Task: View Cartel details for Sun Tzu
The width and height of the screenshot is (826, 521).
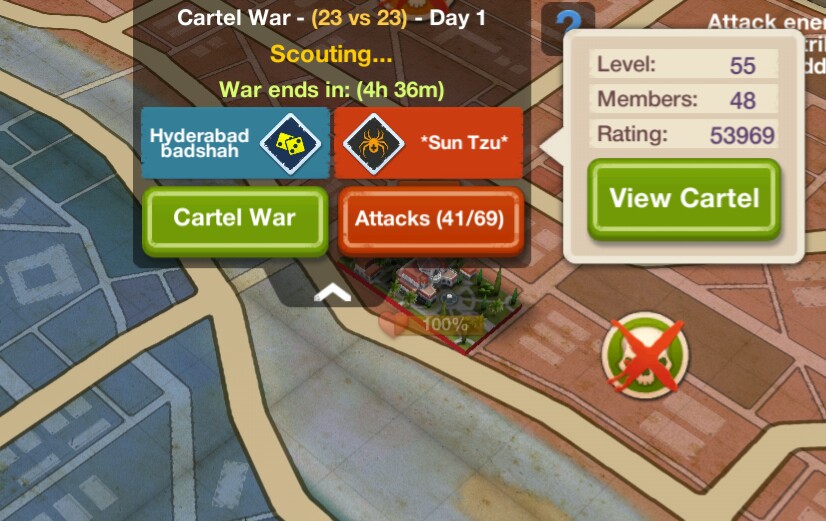Action: click(684, 198)
